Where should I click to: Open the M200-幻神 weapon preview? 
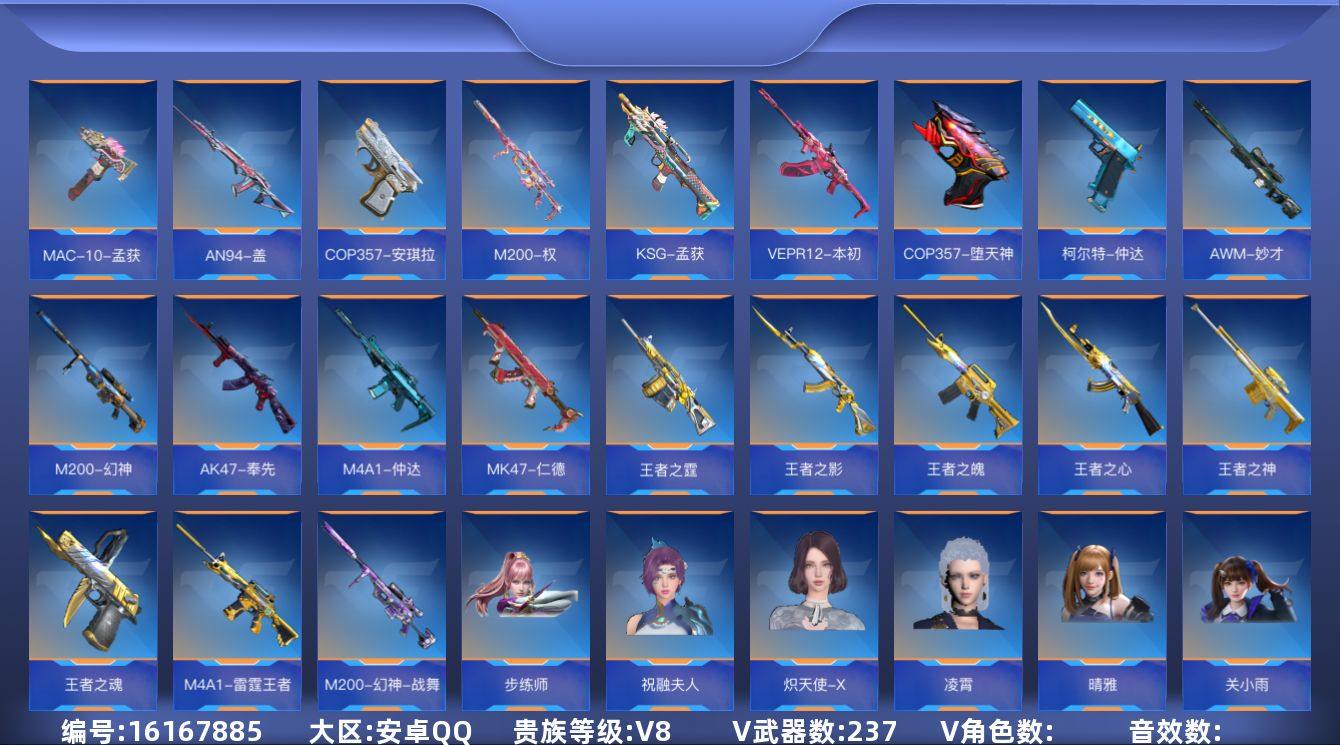coord(92,385)
